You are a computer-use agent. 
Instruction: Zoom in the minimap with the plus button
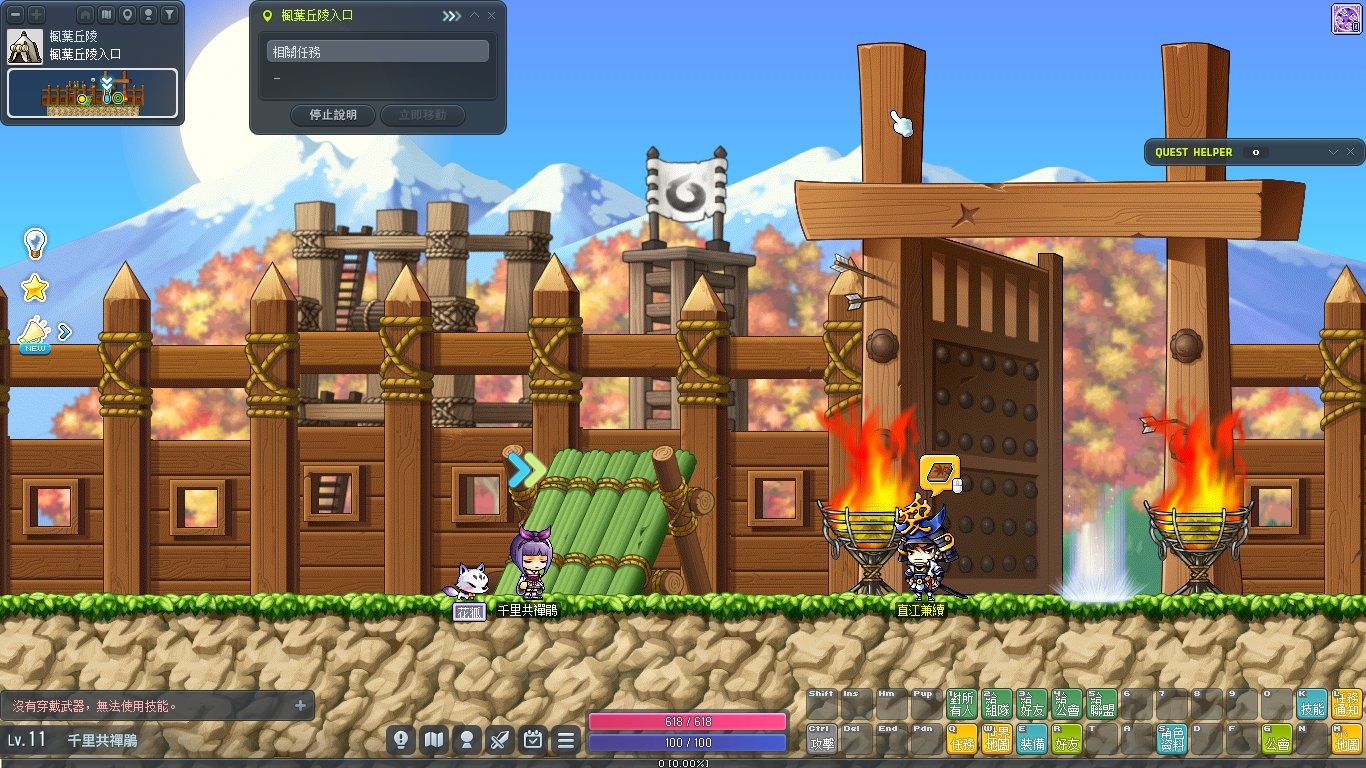click(x=36, y=15)
